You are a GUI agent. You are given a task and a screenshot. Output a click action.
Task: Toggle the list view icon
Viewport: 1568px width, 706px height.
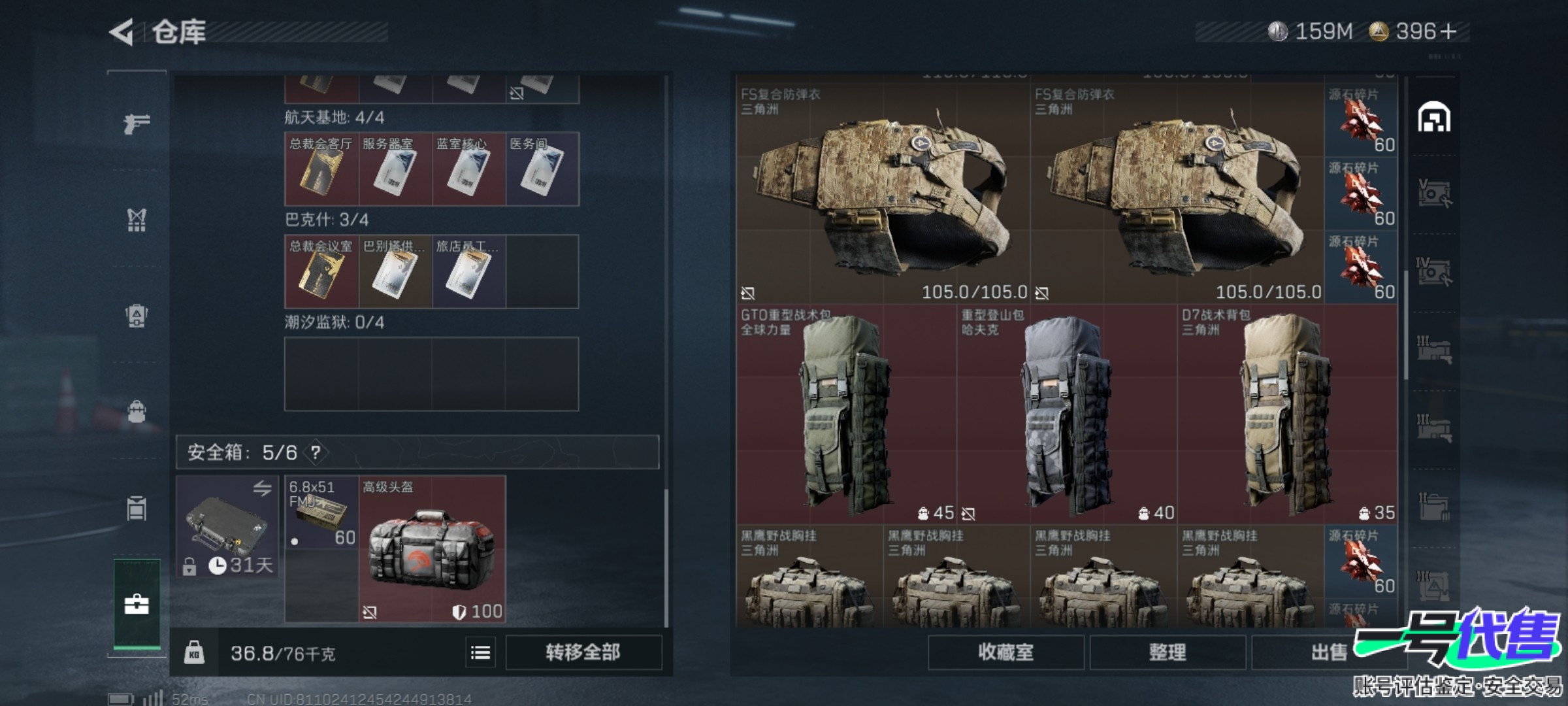(x=481, y=652)
